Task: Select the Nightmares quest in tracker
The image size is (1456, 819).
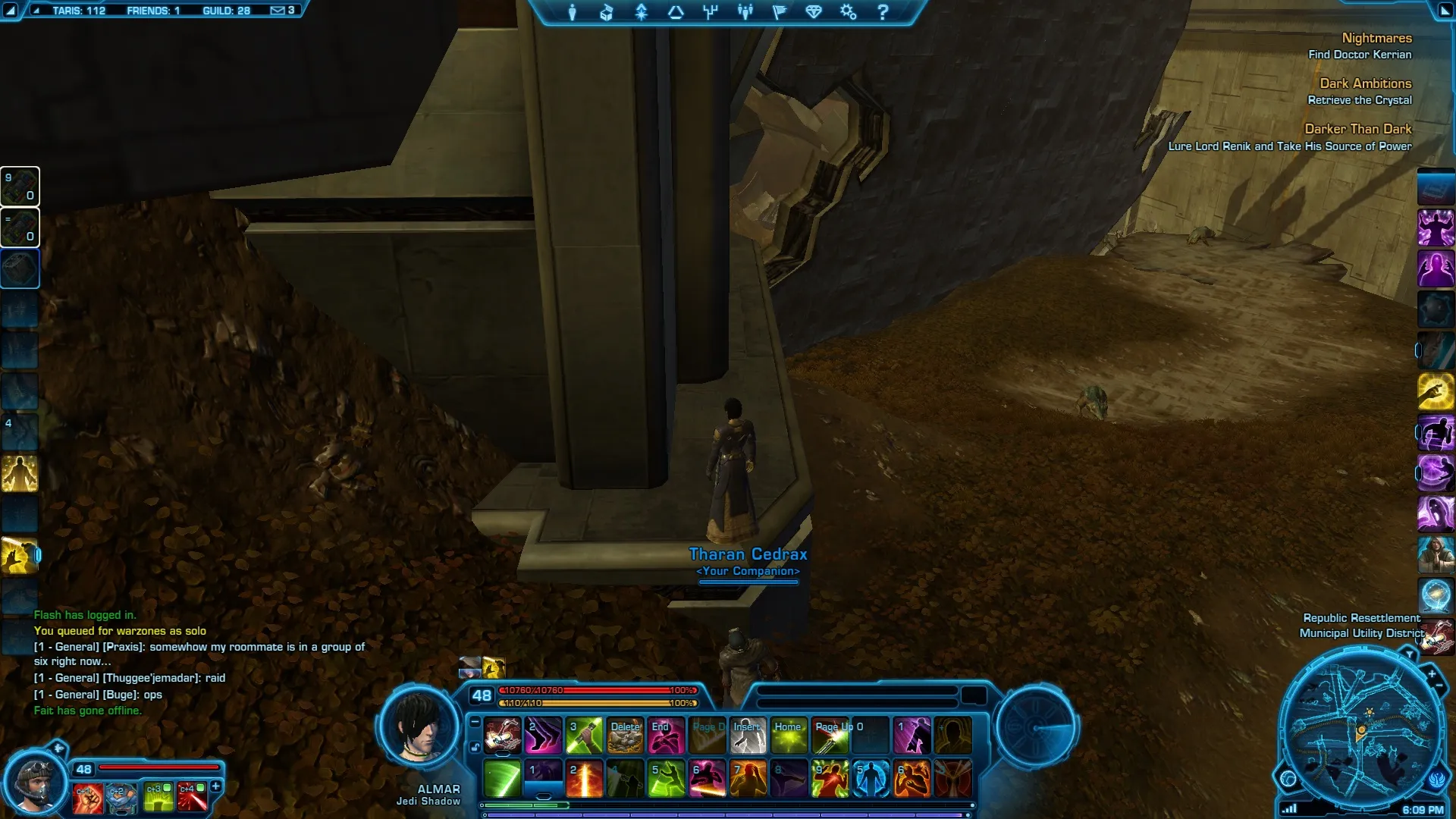Action: click(1376, 38)
